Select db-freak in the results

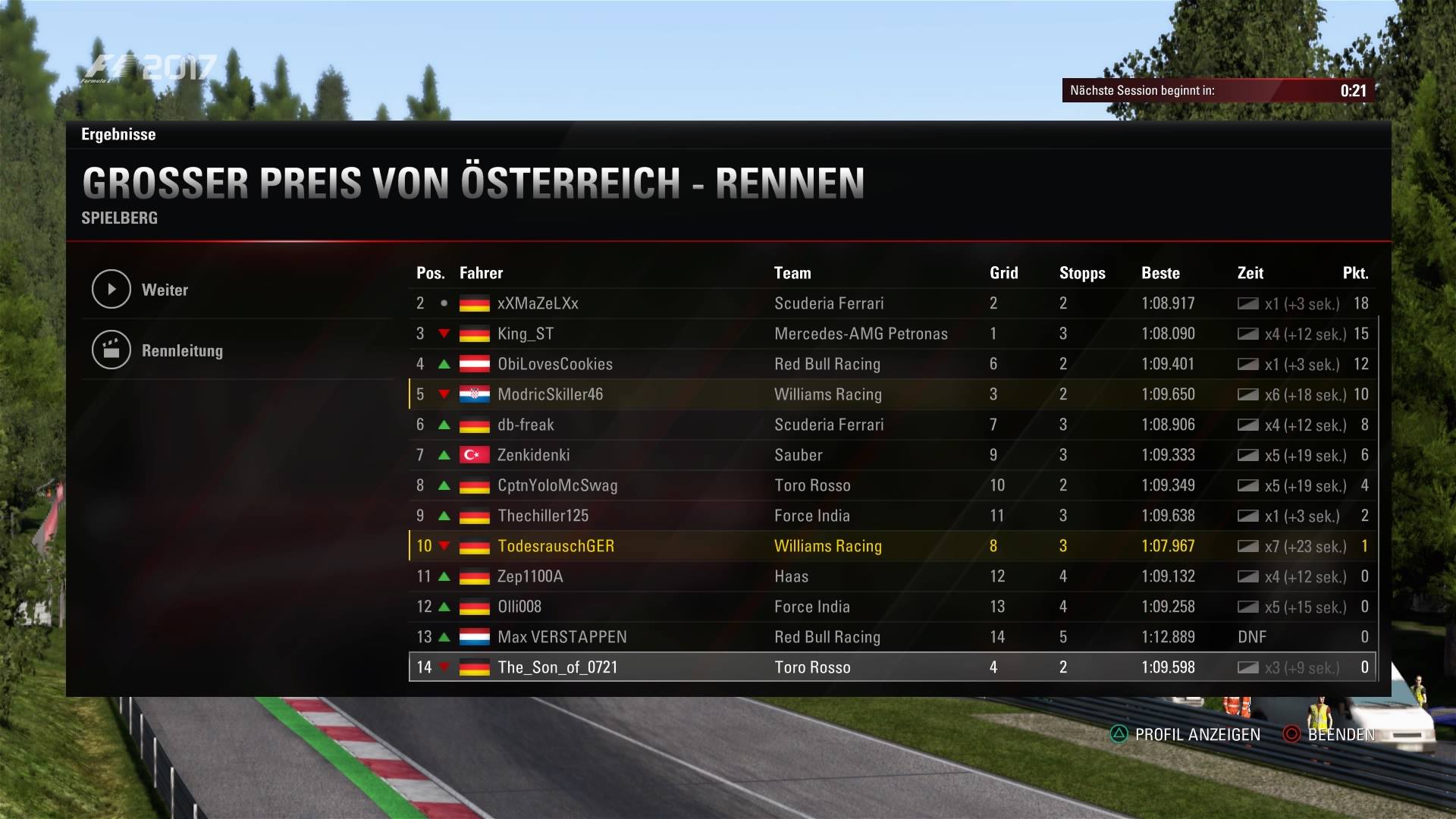(526, 425)
